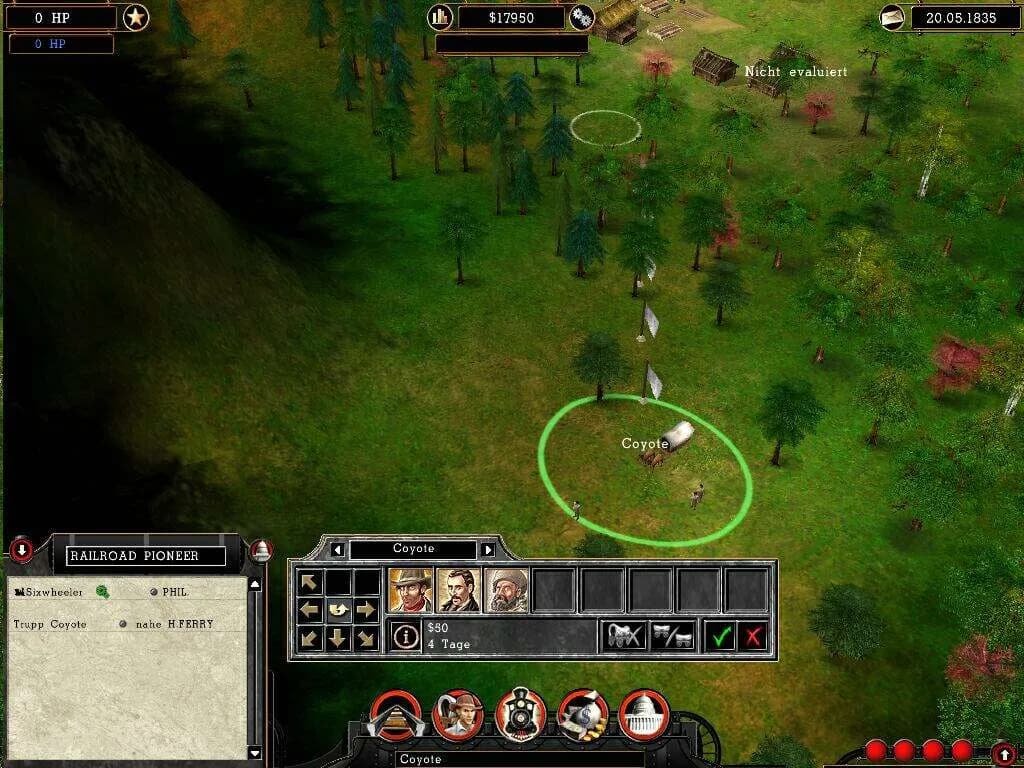Click the two-wagons split button
This screenshot has height=768, width=1024.
coord(672,635)
